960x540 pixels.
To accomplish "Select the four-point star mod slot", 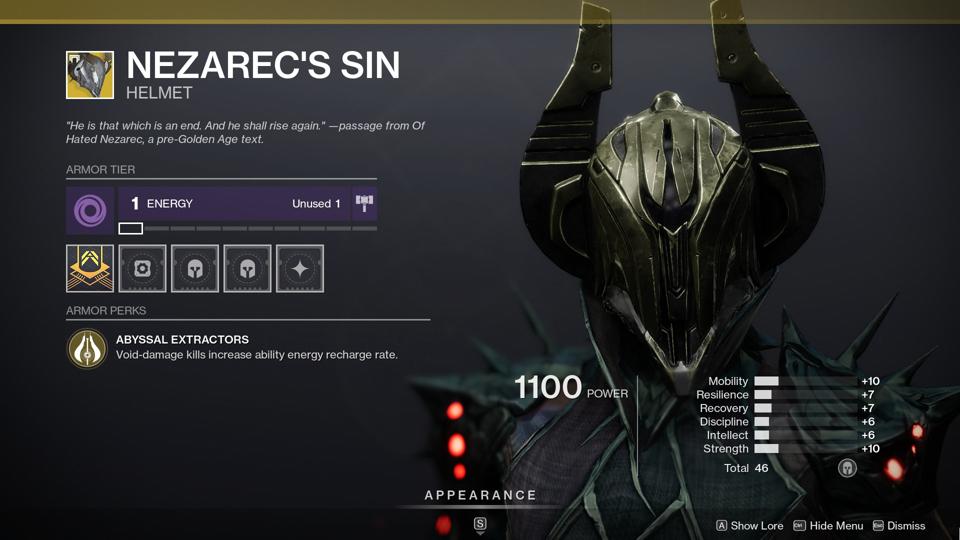I will pos(299,268).
